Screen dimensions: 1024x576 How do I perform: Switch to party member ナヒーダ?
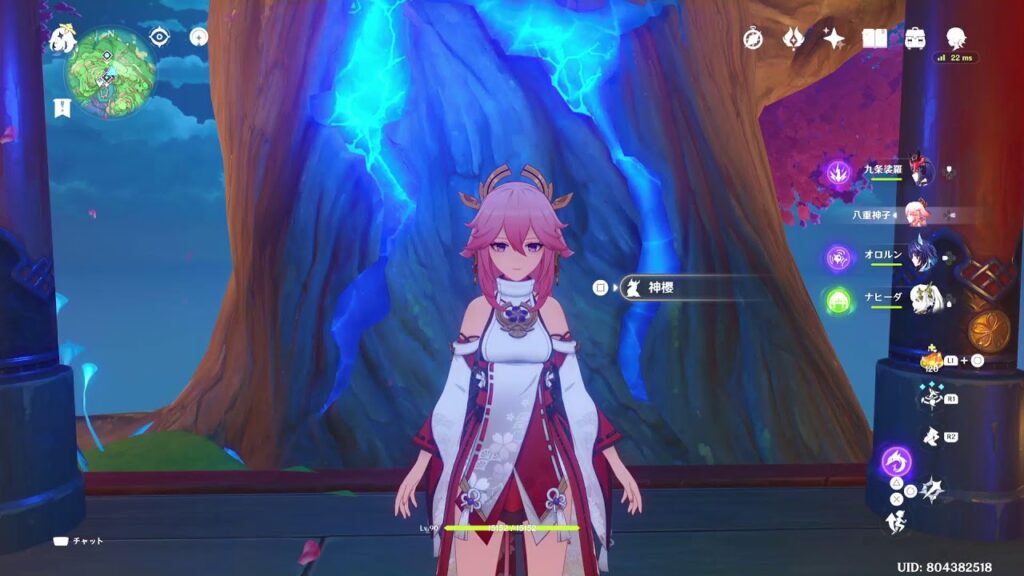(x=921, y=298)
